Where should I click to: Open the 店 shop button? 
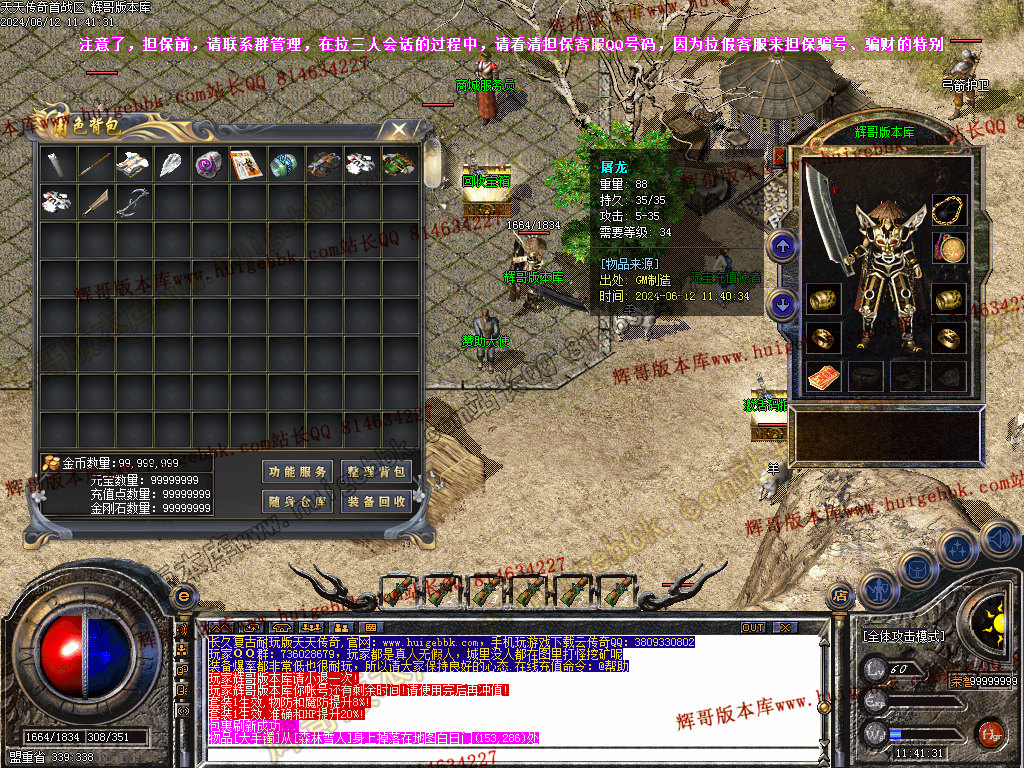(840, 596)
